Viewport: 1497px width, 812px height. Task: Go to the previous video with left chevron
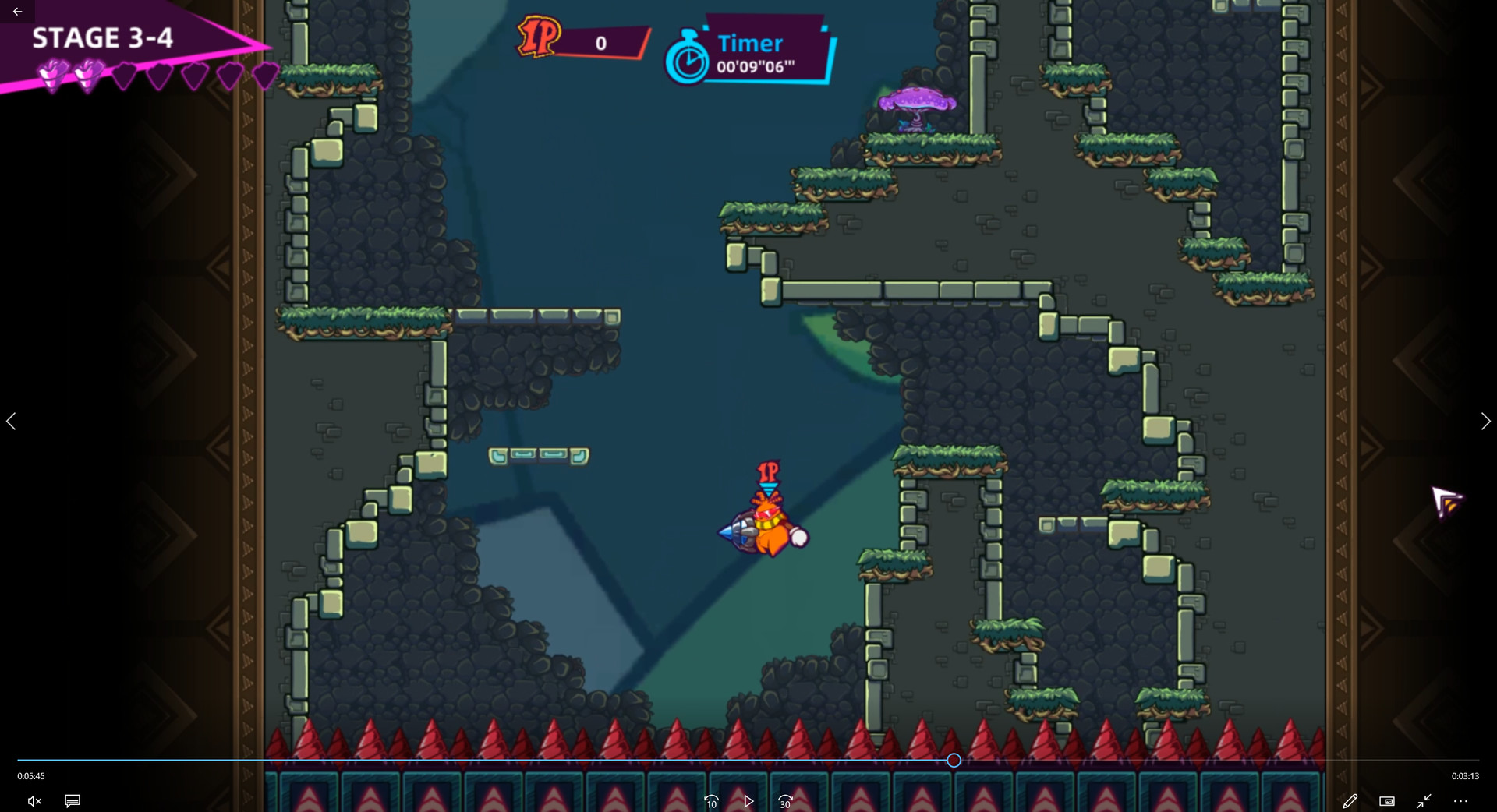[x=12, y=421]
